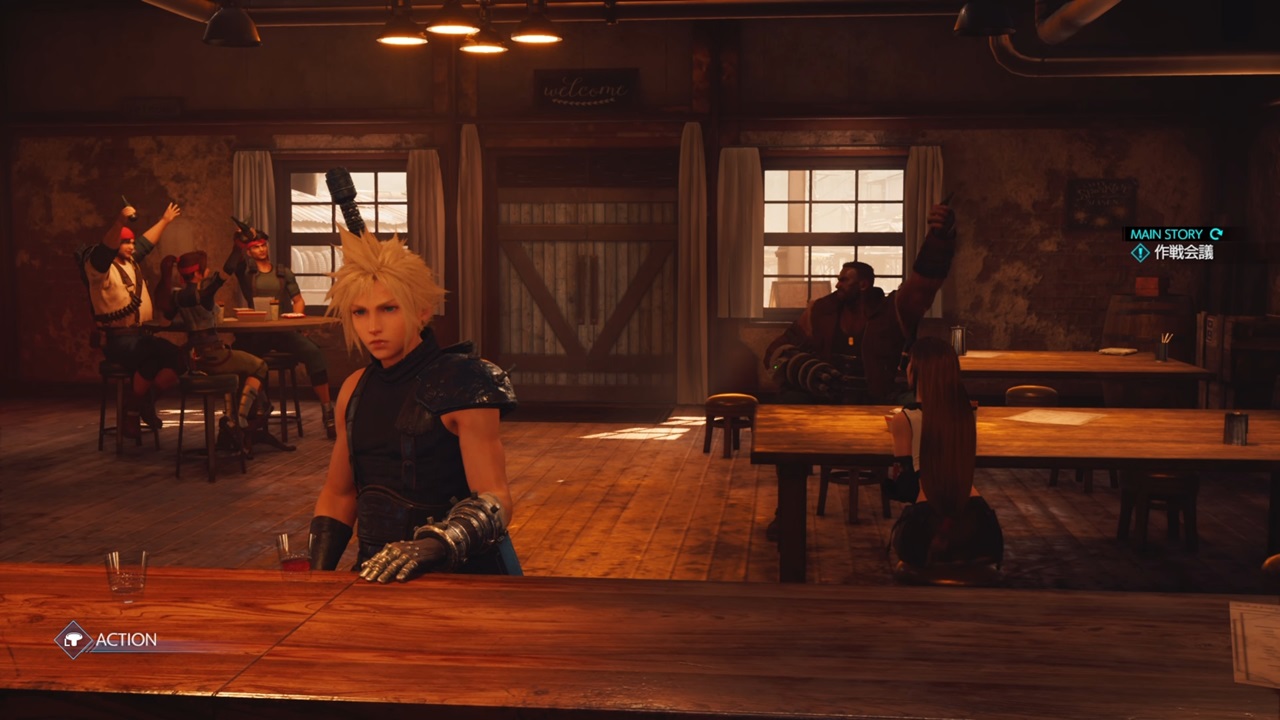Select the diamond exclamation quest marker icon
The height and width of the screenshot is (720, 1280).
[1140, 252]
